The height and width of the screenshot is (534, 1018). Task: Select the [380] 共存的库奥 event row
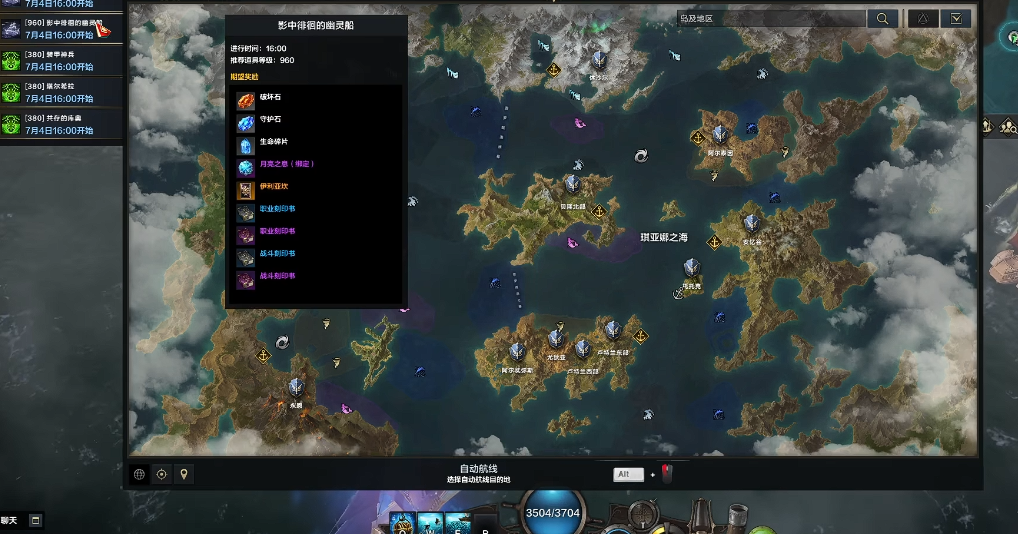pyautogui.click(x=60, y=124)
